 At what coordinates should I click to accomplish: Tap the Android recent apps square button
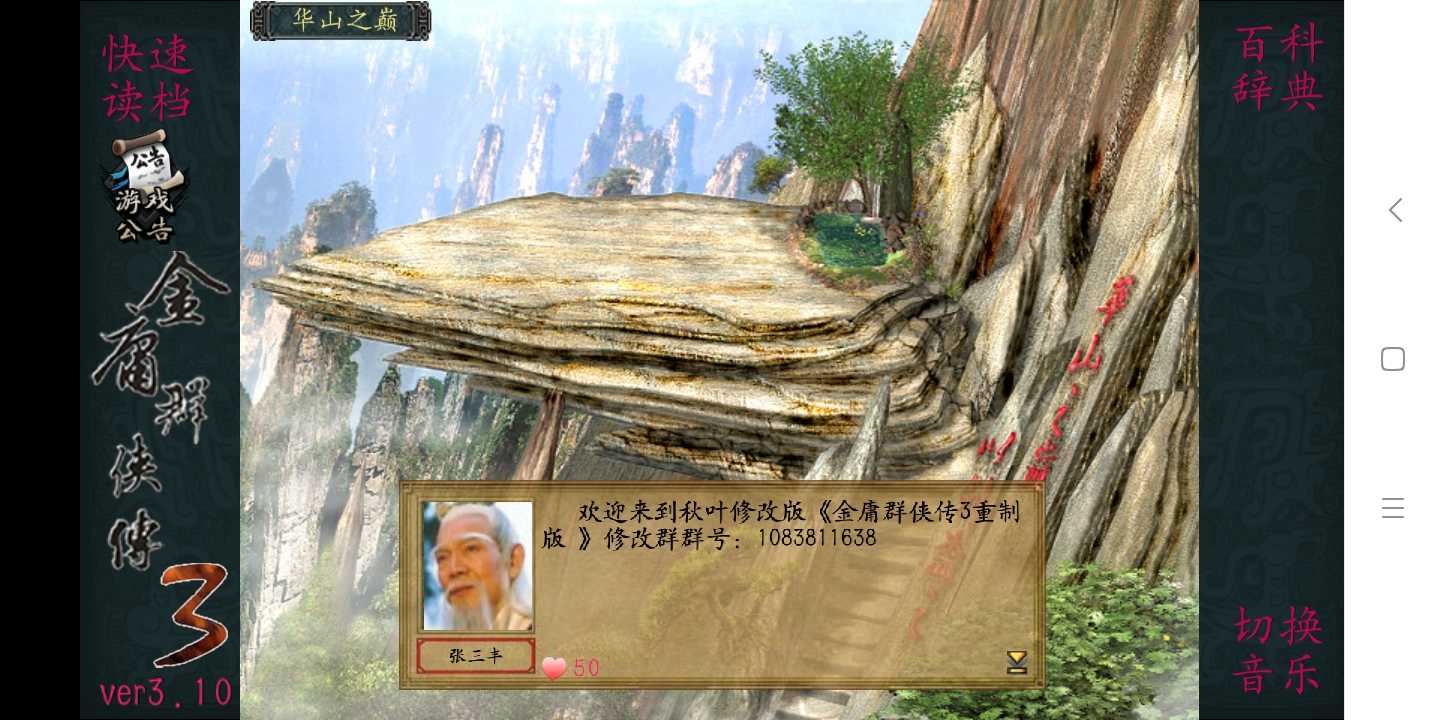pyautogui.click(x=1392, y=358)
